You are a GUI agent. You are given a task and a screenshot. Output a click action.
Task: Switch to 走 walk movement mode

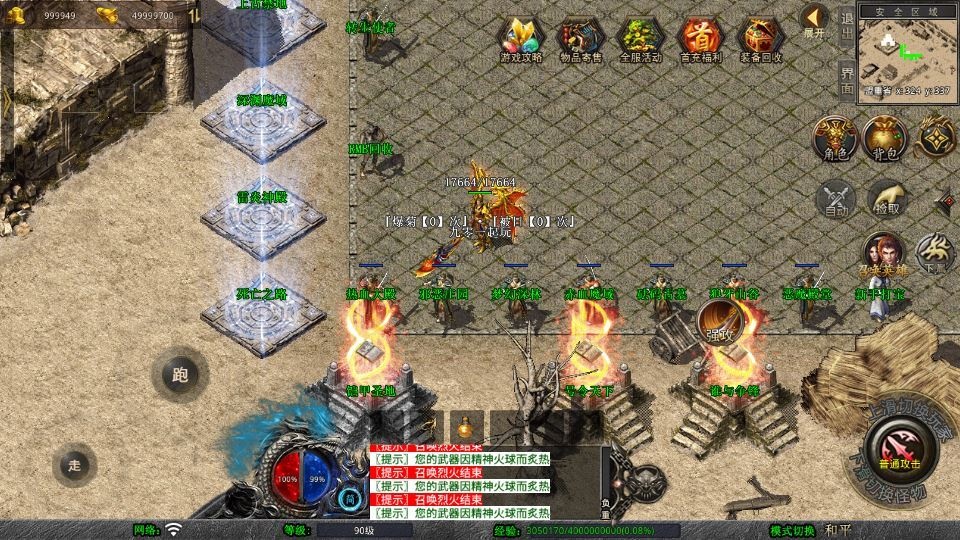pos(75,464)
